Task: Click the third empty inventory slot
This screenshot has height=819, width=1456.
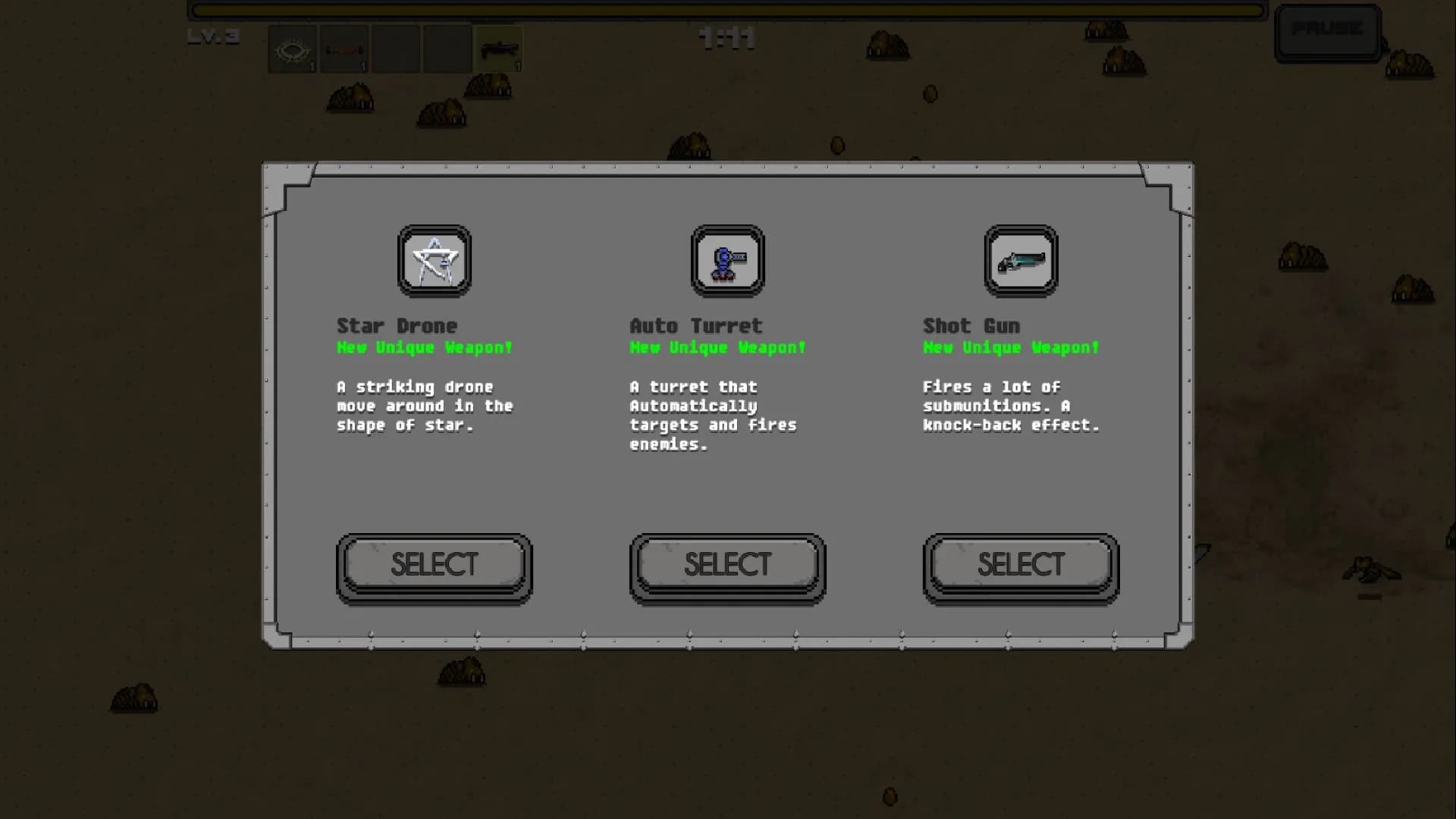Action: tap(396, 49)
